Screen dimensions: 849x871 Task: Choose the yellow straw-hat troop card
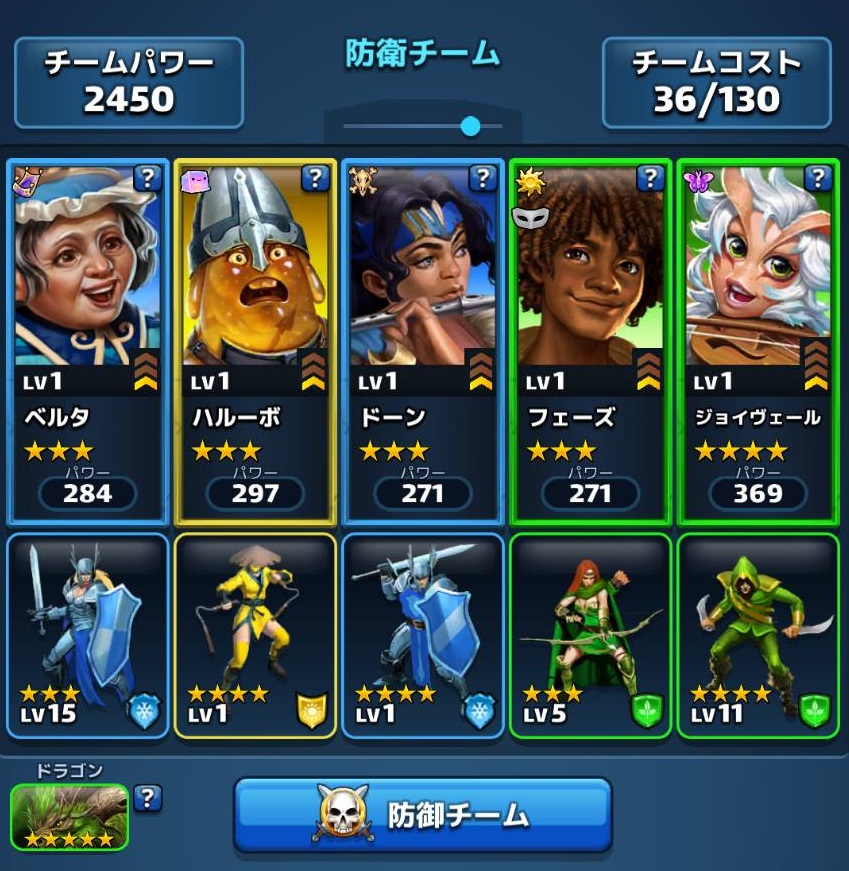pos(254,636)
